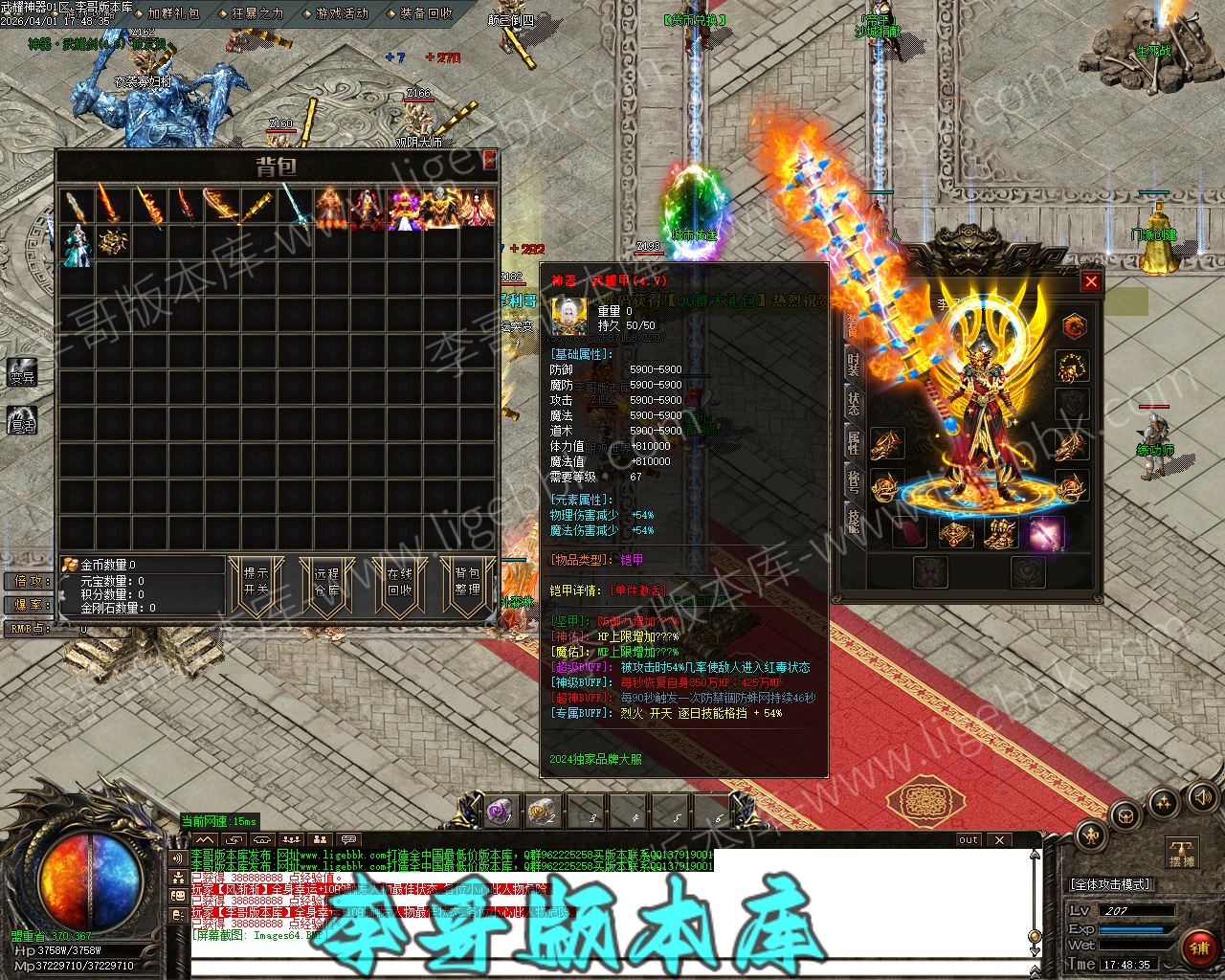Sort the bag with 背包整理

click(467, 581)
